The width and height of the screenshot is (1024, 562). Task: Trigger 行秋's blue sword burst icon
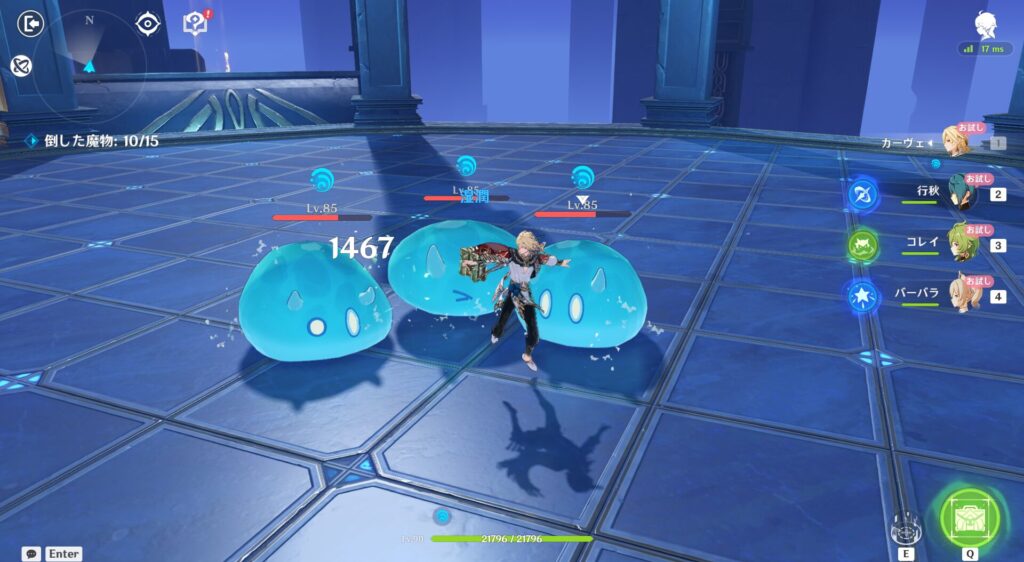862,193
